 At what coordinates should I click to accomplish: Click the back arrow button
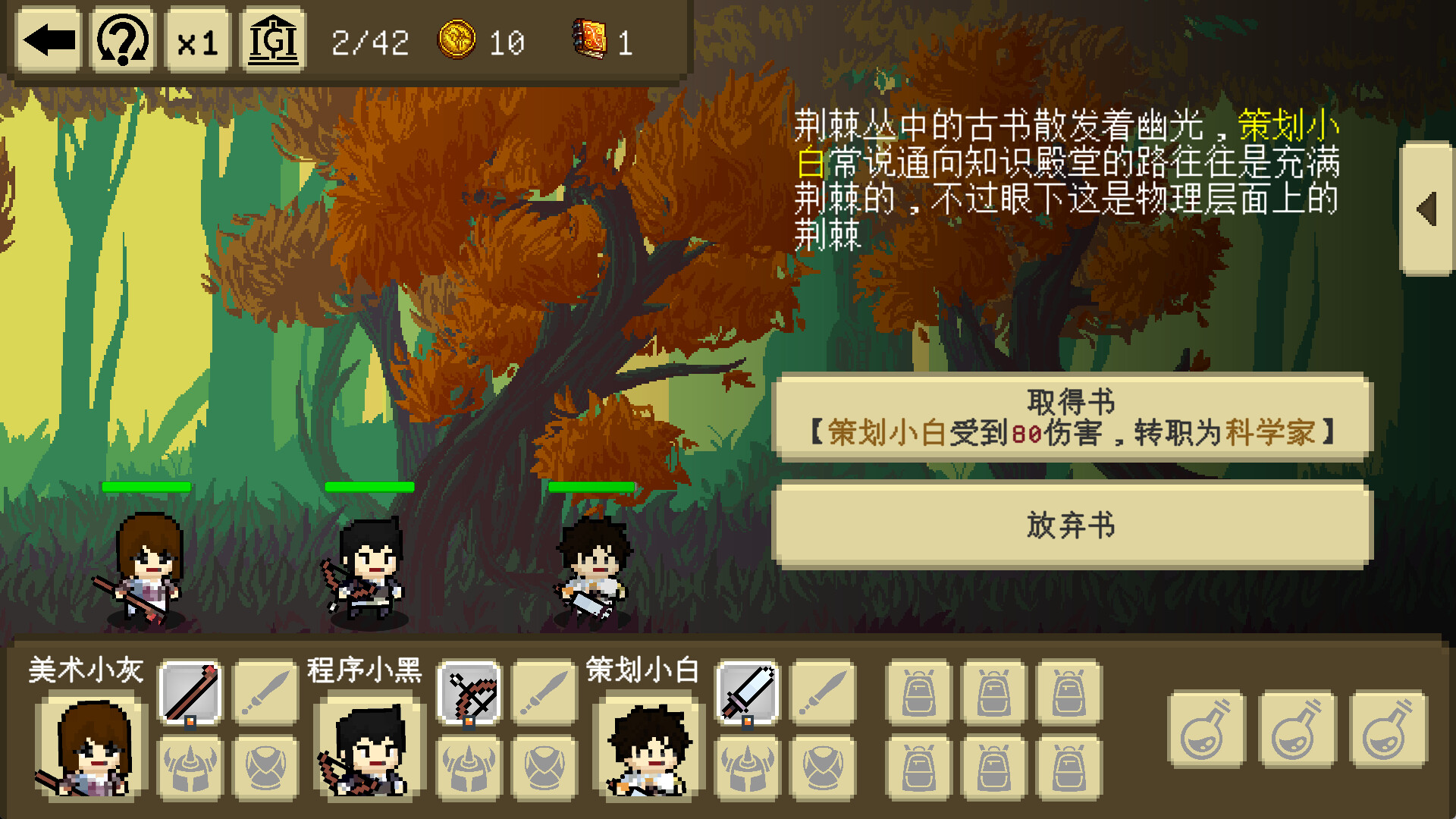[x=49, y=40]
